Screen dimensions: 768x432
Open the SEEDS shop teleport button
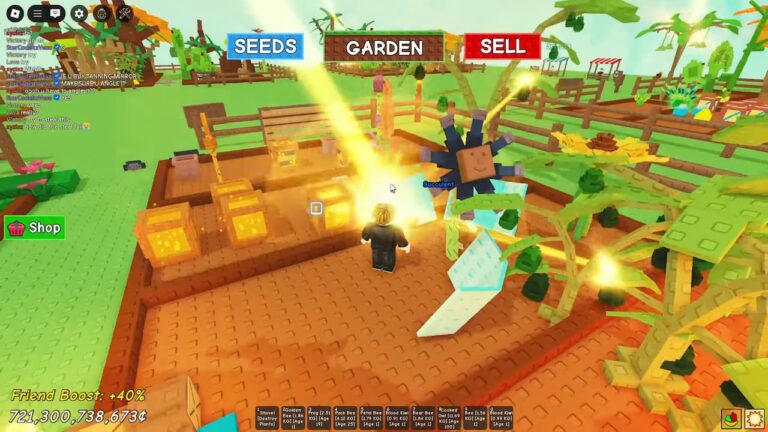pos(265,46)
